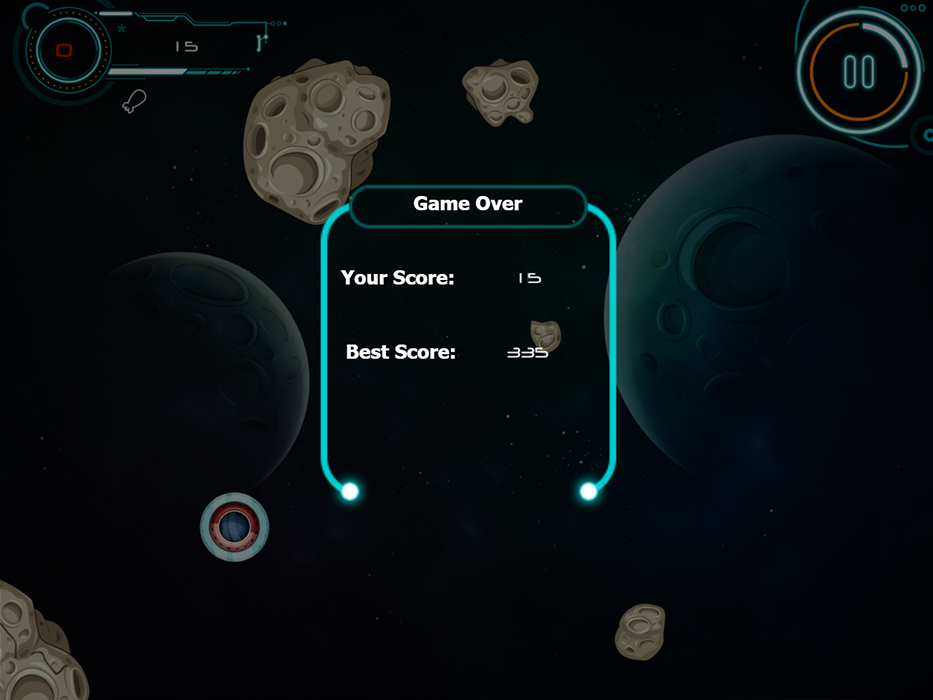The width and height of the screenshot is (933, 700).
Task: Click the pause button
Action: 859,72
